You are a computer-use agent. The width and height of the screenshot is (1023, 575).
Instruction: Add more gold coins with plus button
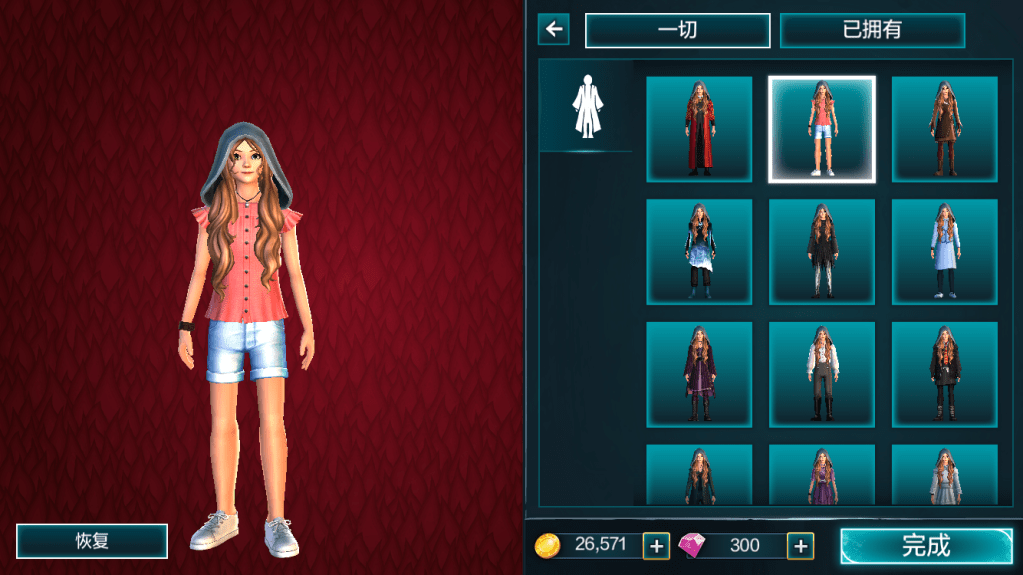click(x=656, y=546)
